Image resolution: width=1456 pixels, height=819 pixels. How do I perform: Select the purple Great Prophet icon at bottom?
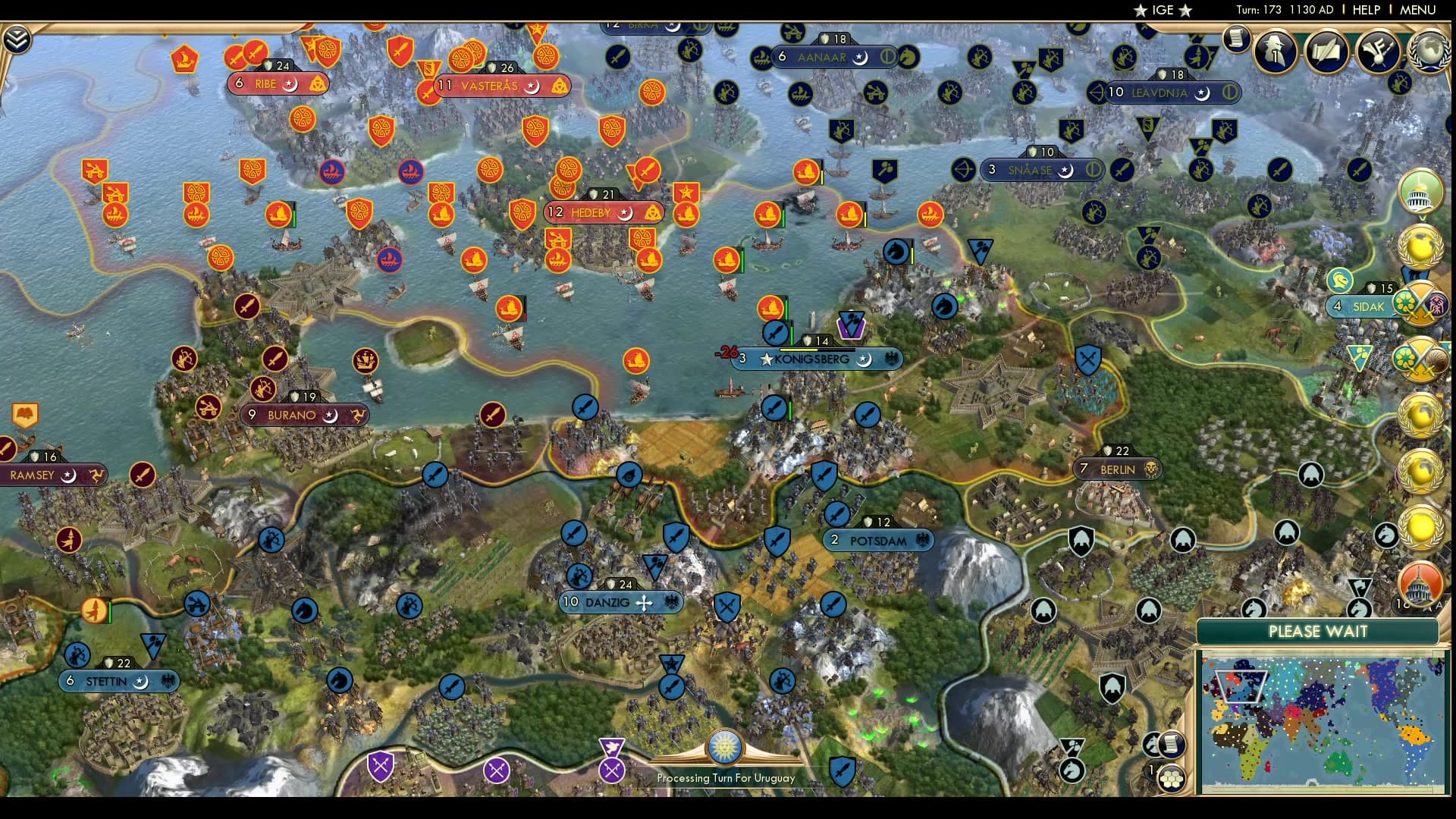(613, 747)
